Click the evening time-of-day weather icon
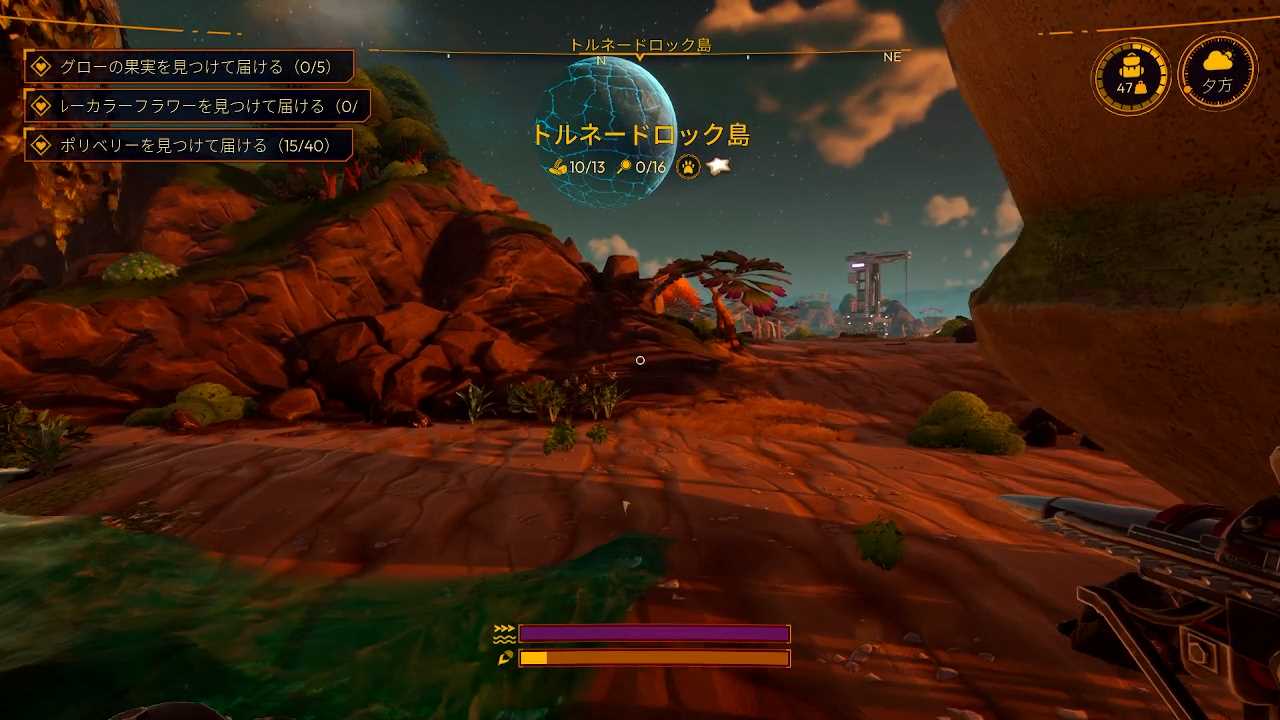 pyautogui.click(x=1217, y=73)
